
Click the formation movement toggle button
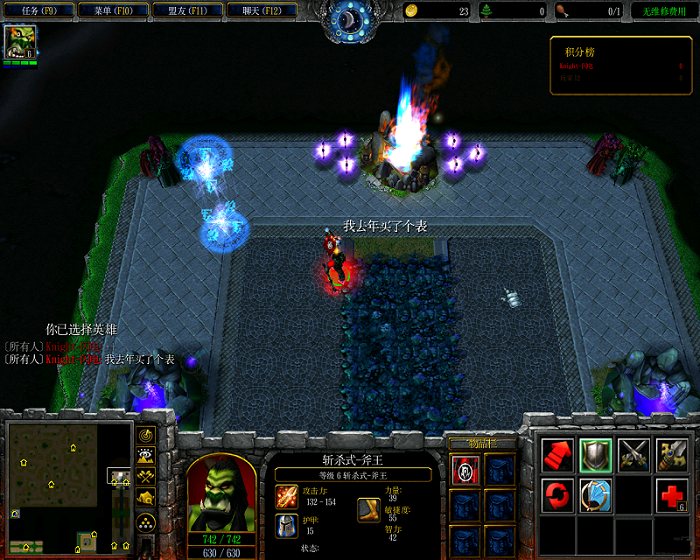click(x=147, y=521)
